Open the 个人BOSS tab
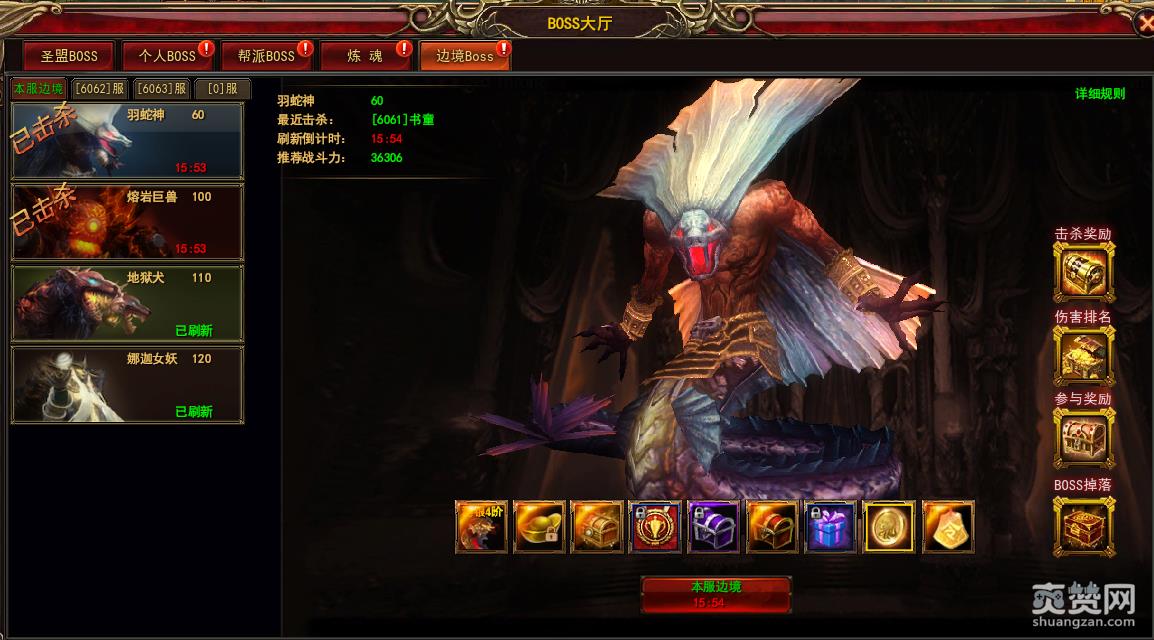Image resolution: width=1154 pixels, height=640 pixels. [167, 56]
